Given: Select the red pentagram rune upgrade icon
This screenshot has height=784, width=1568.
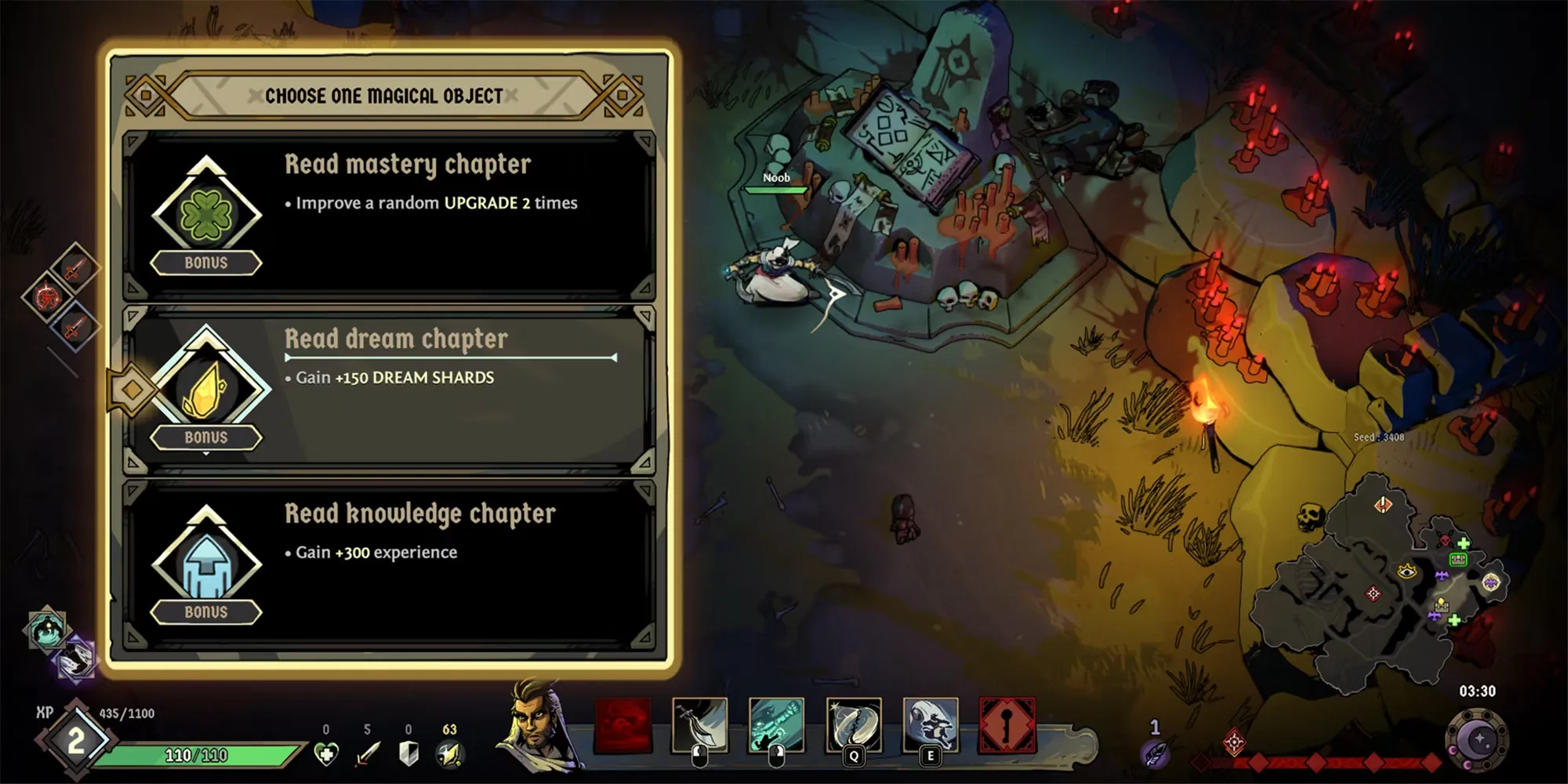Looking at the screenshot, I should coord(48,297).
